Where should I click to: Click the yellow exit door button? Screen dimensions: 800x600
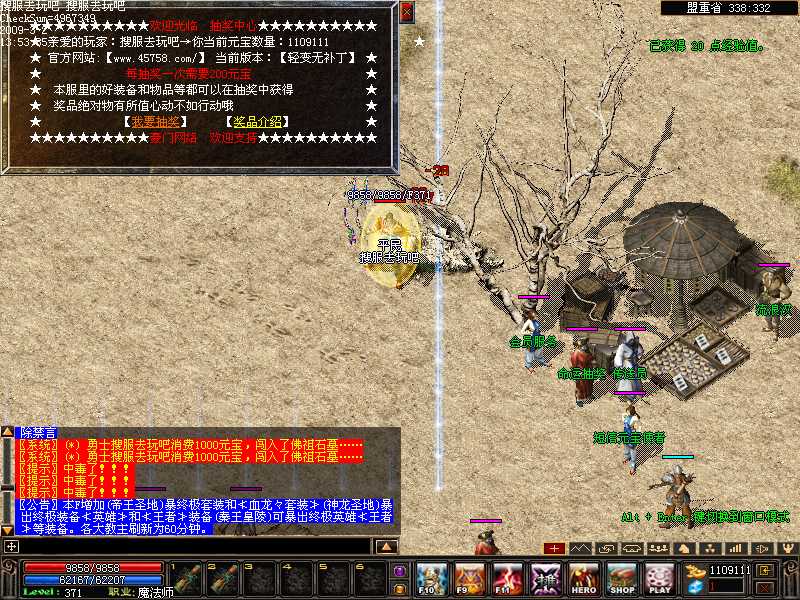(x=765, y=570)
